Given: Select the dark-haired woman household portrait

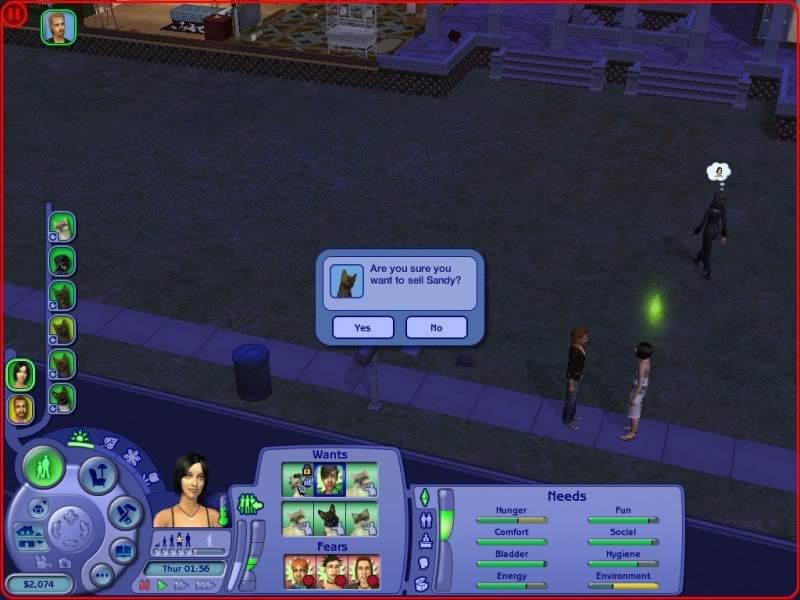Looking at the screenshot, I should click(x=20, y=375).
